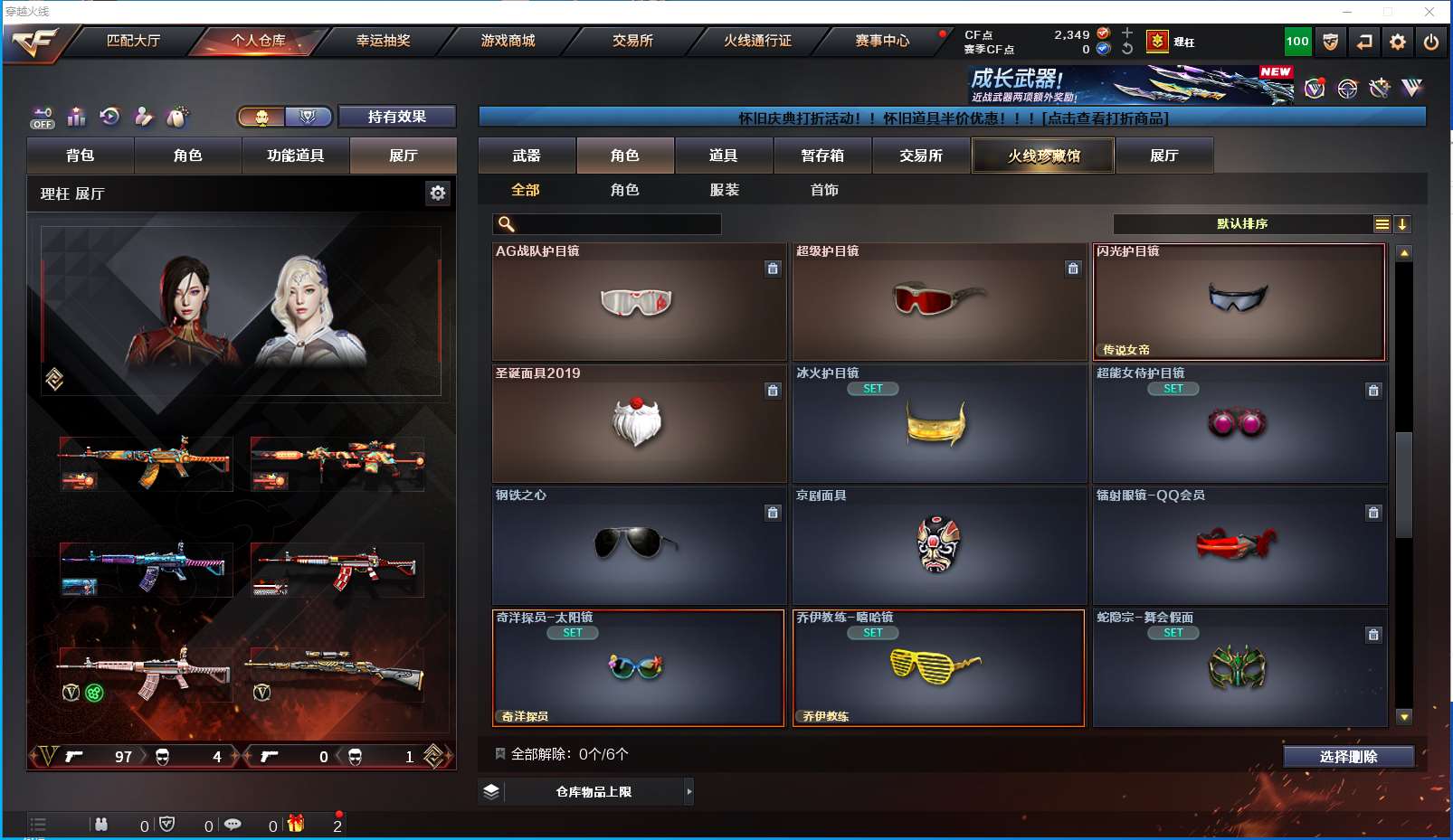Click the 持有效果 button
This screenshot has height=840, width=1453.
396,117
